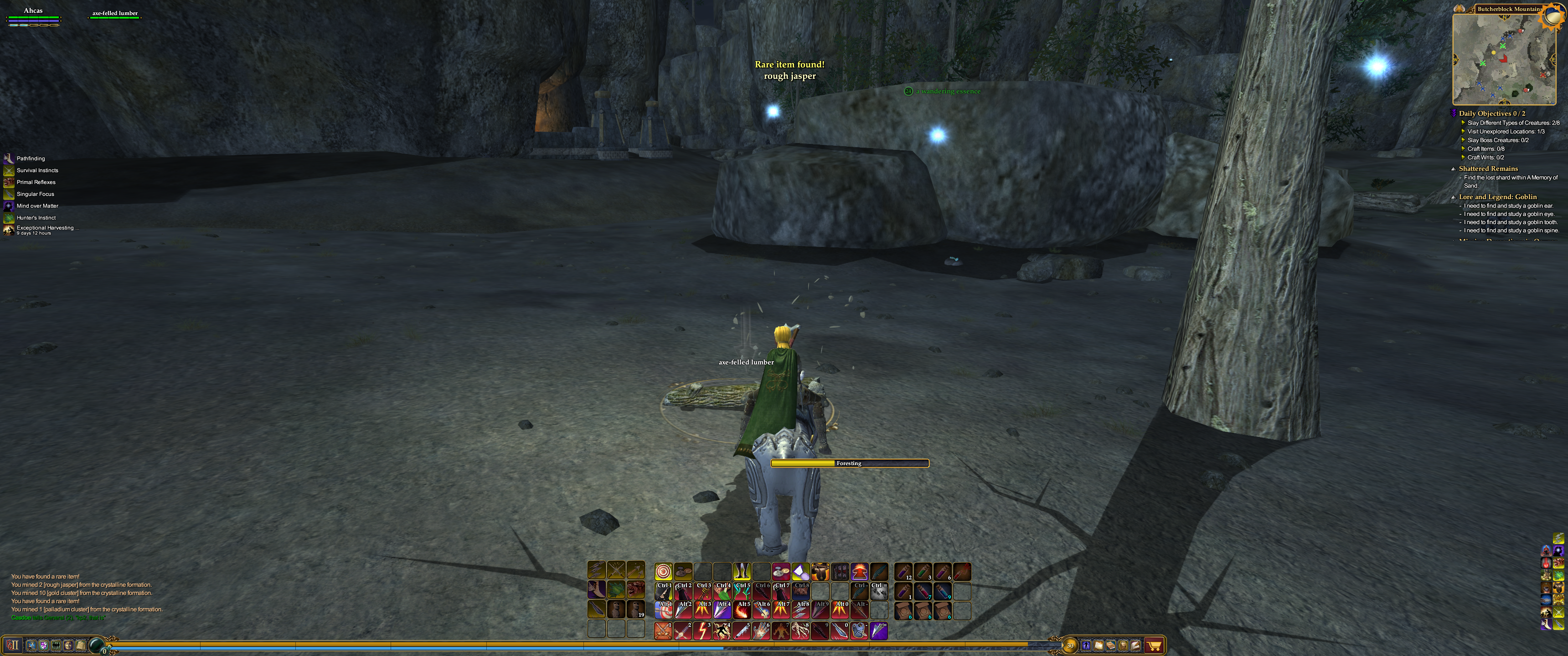Use the crossed swords ability in slot 1
The width and height of the screenshot is (1568, 656).
pos(663,630)
